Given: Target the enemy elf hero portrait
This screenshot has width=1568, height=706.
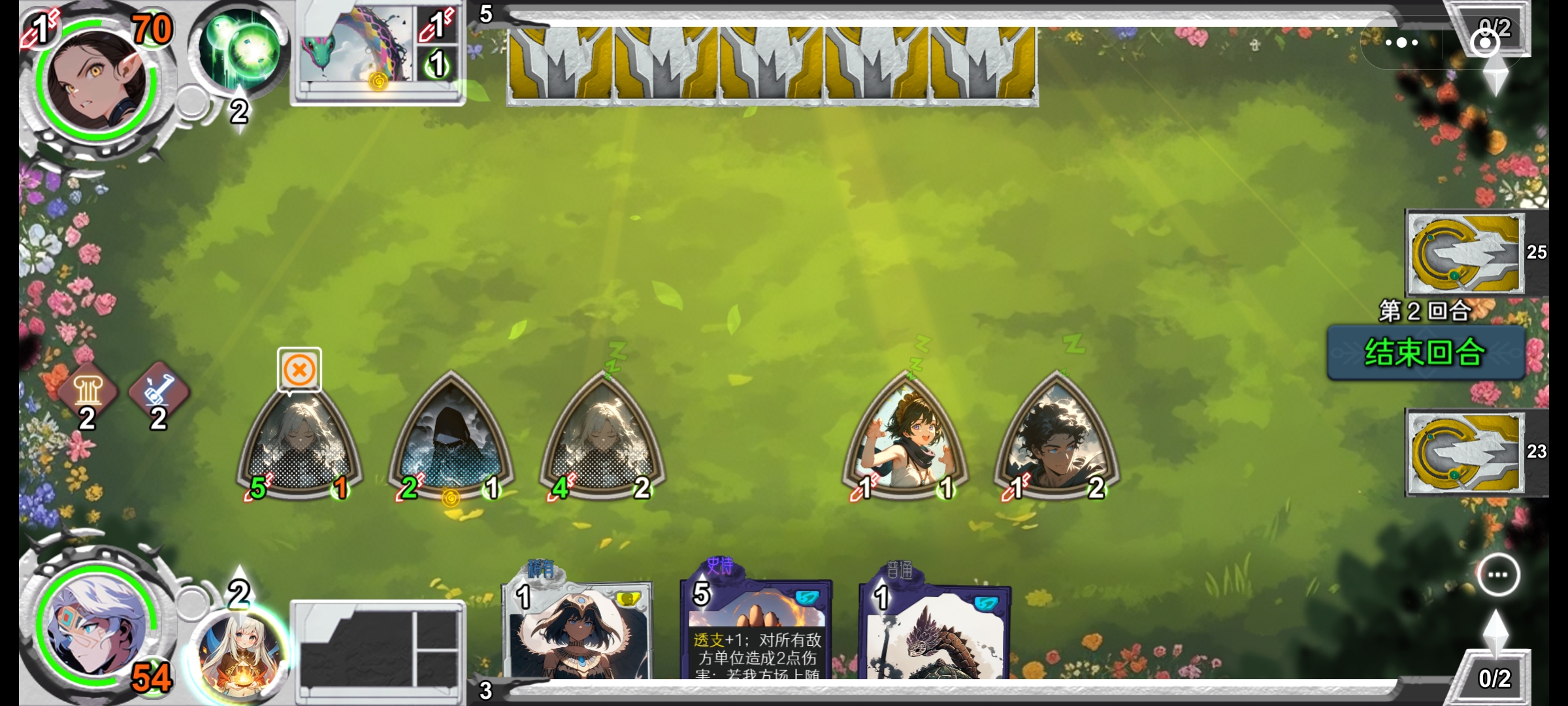Looking at the screenshot, I should point(97,82).
